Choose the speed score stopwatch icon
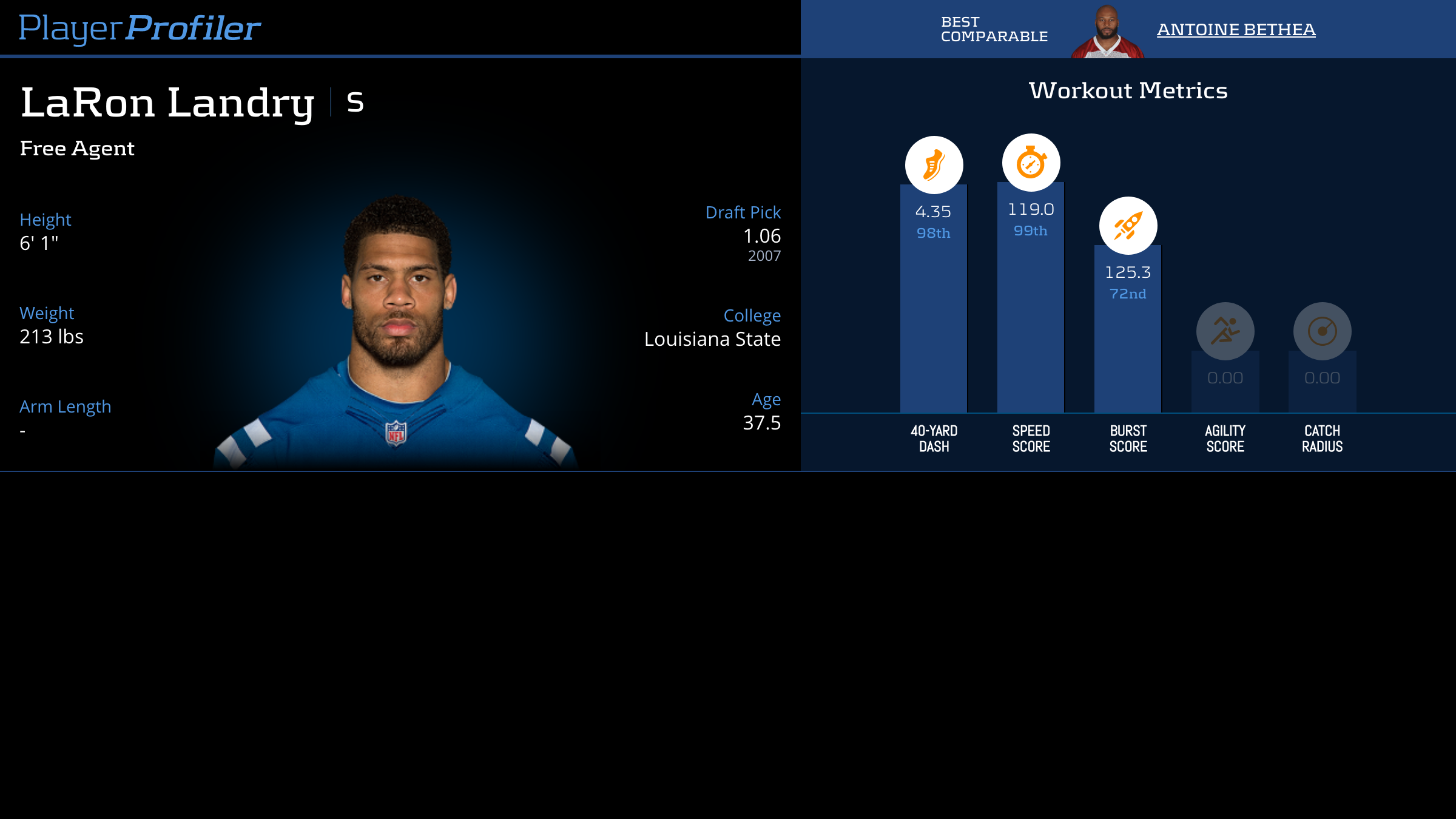 tap(1031, 163)
